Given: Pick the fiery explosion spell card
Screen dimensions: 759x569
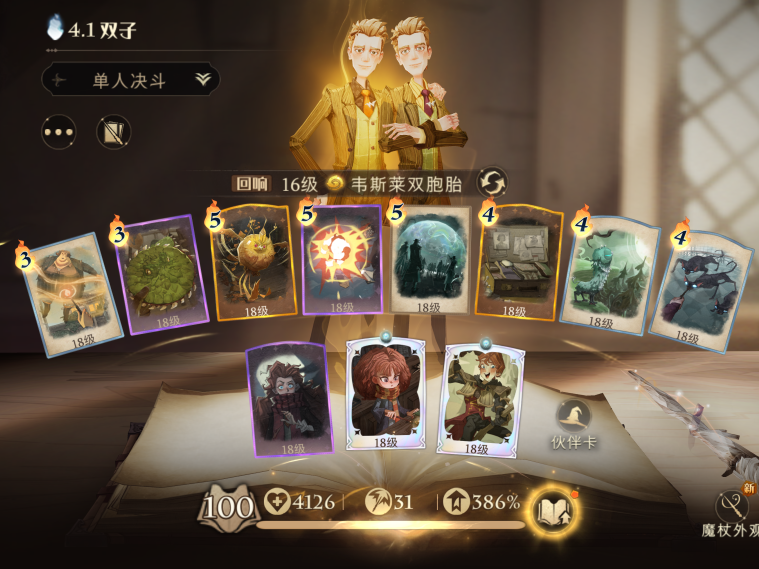Looking at the screenshot, I should click(x=342, y=260).
